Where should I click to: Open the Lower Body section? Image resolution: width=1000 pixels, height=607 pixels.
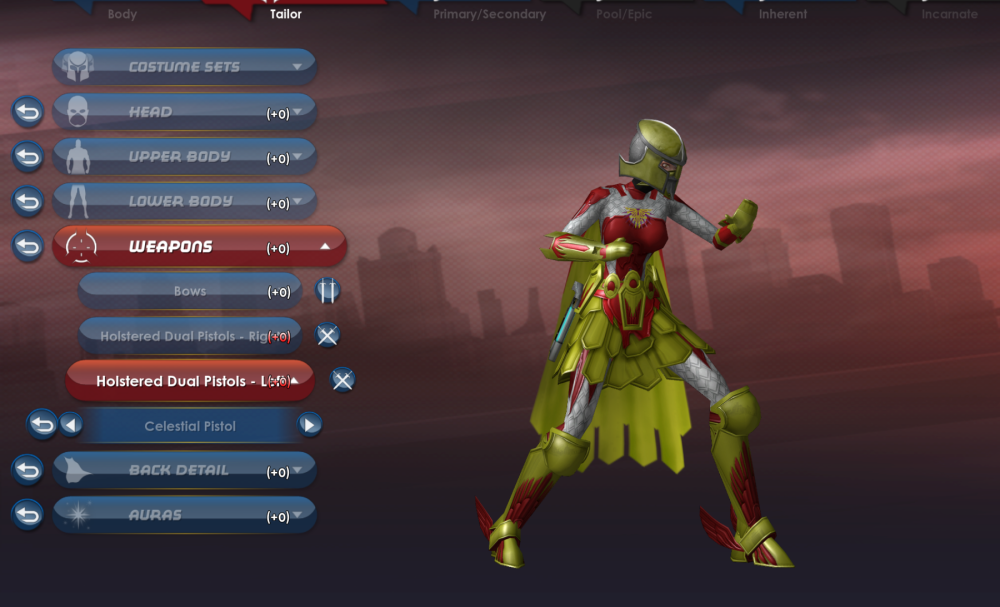(184, 201)
